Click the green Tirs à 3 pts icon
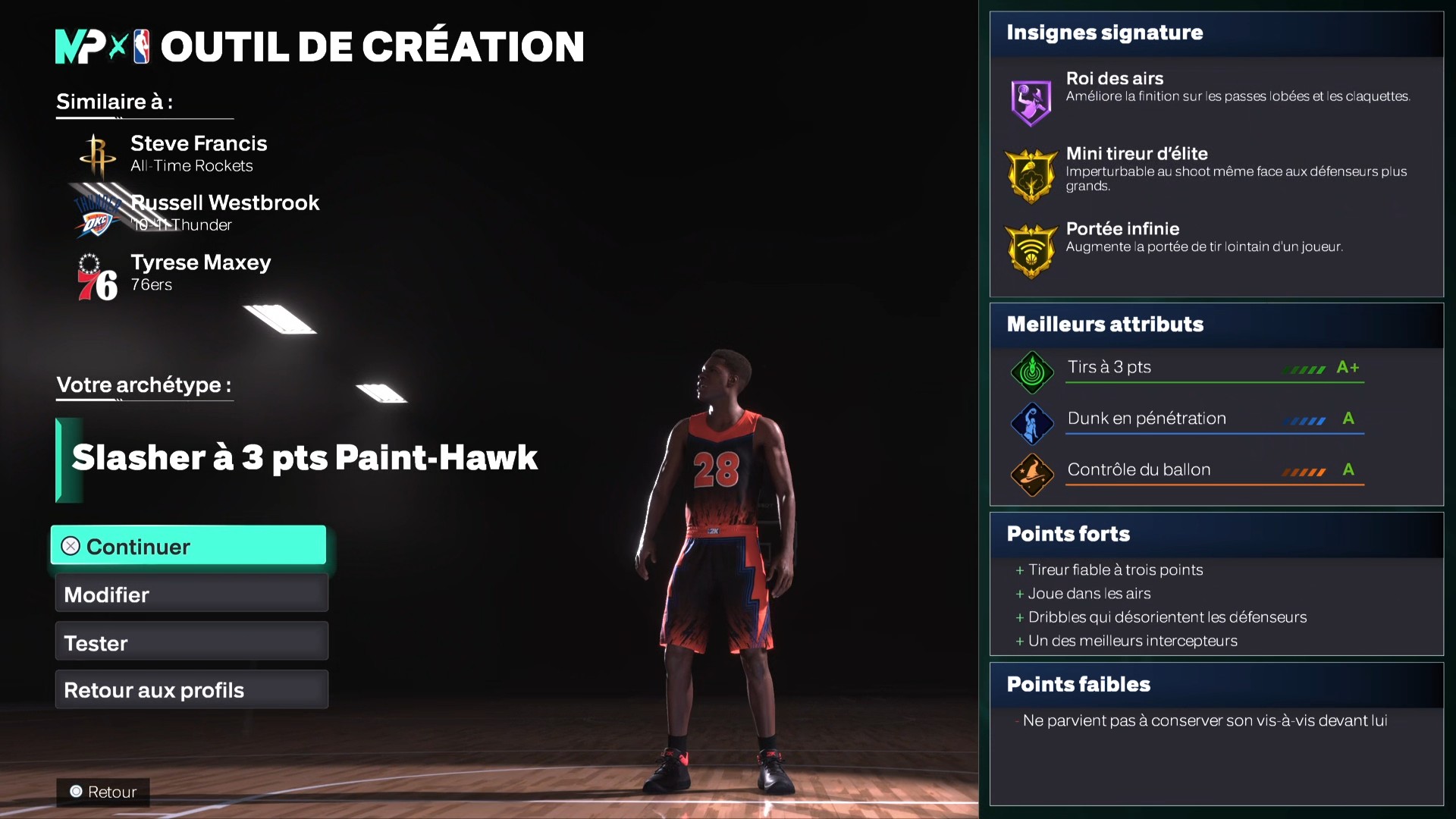The image size is (1456, 819). pos(1031,372)
